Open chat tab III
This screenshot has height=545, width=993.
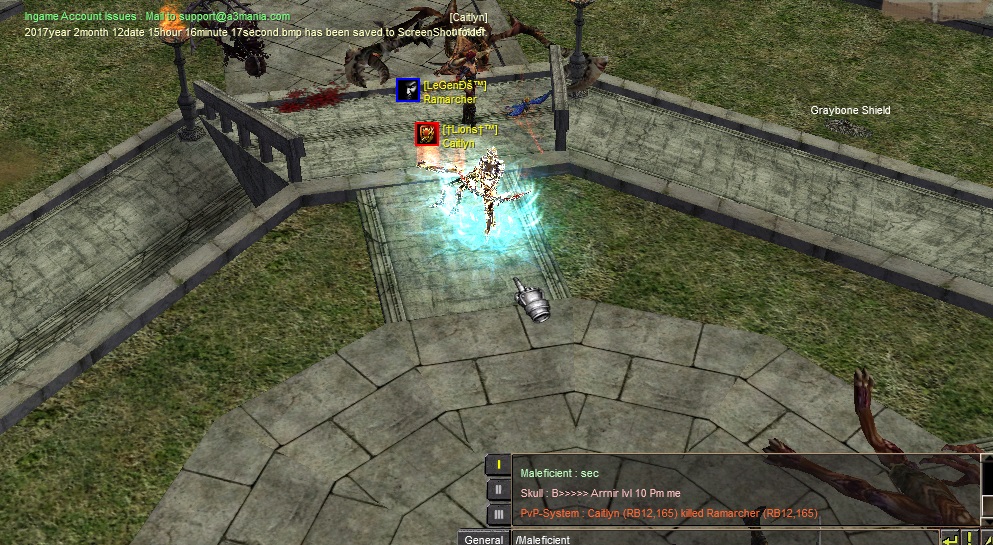497,515
